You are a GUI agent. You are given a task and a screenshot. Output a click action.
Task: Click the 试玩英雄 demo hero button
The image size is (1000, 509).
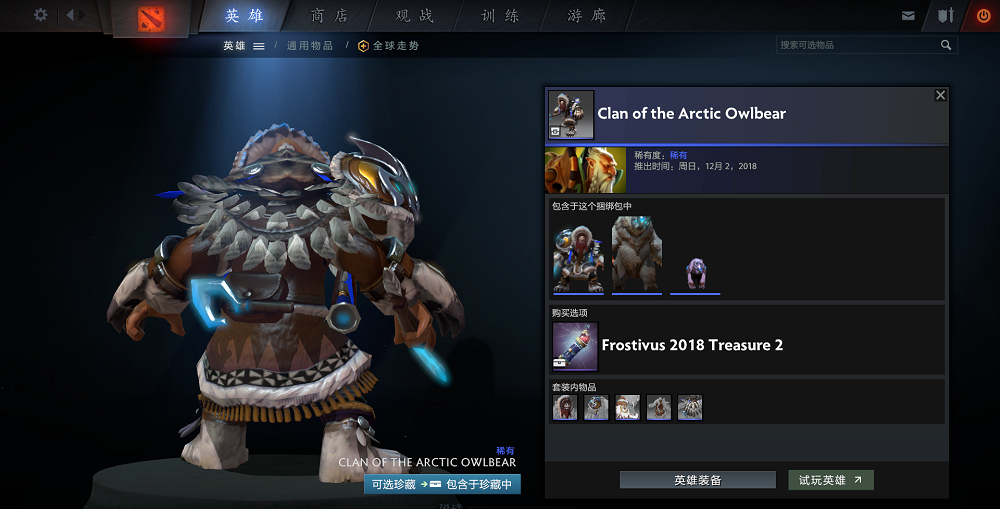point(830,480)
